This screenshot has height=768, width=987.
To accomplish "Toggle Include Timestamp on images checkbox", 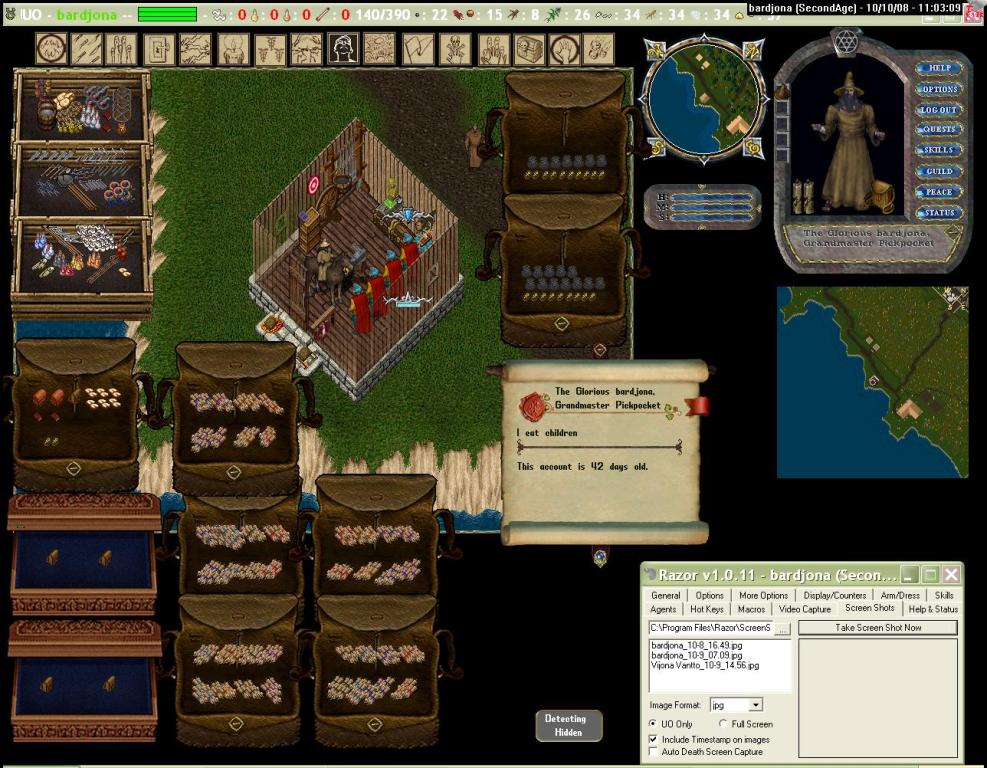I will 654,739.
